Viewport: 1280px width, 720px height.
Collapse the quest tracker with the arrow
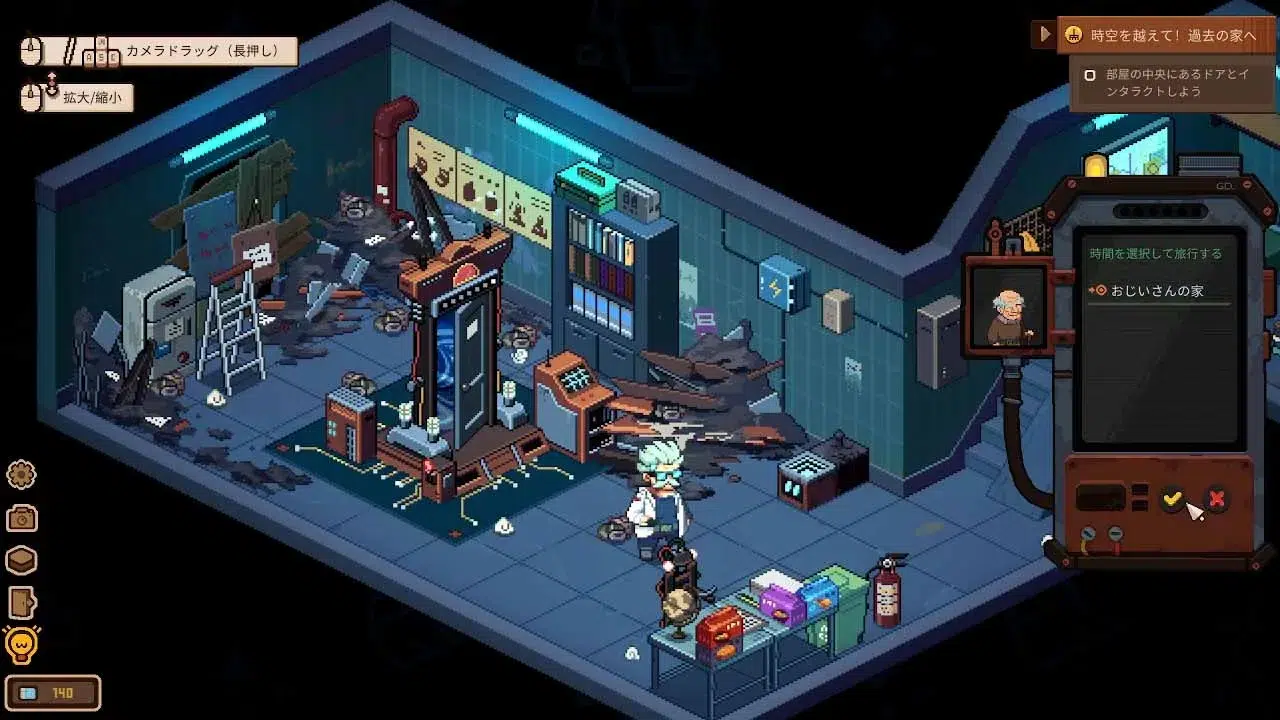click(x=1045, y=35)
